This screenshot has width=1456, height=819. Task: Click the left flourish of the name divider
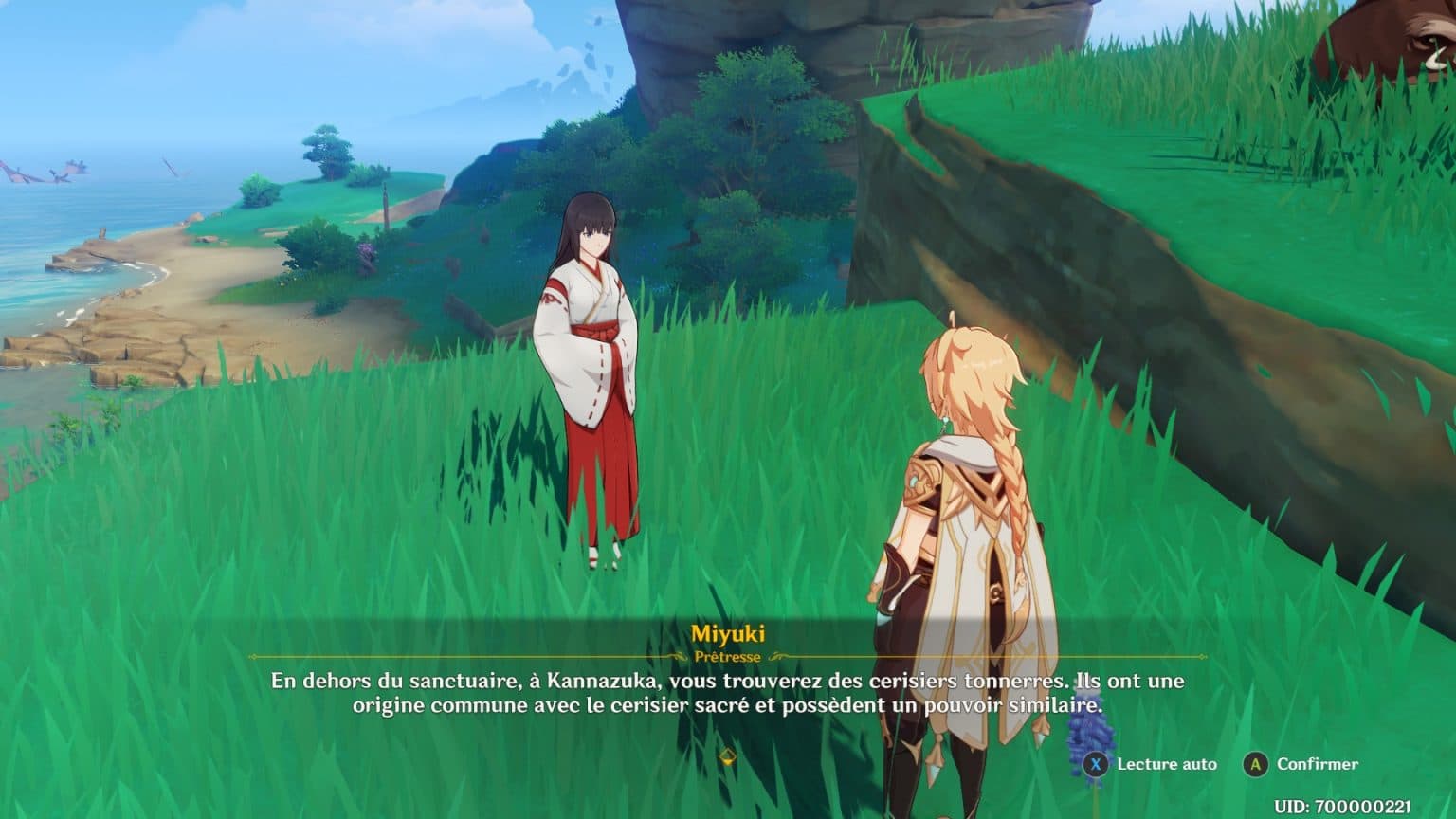[x=675, y=656]
